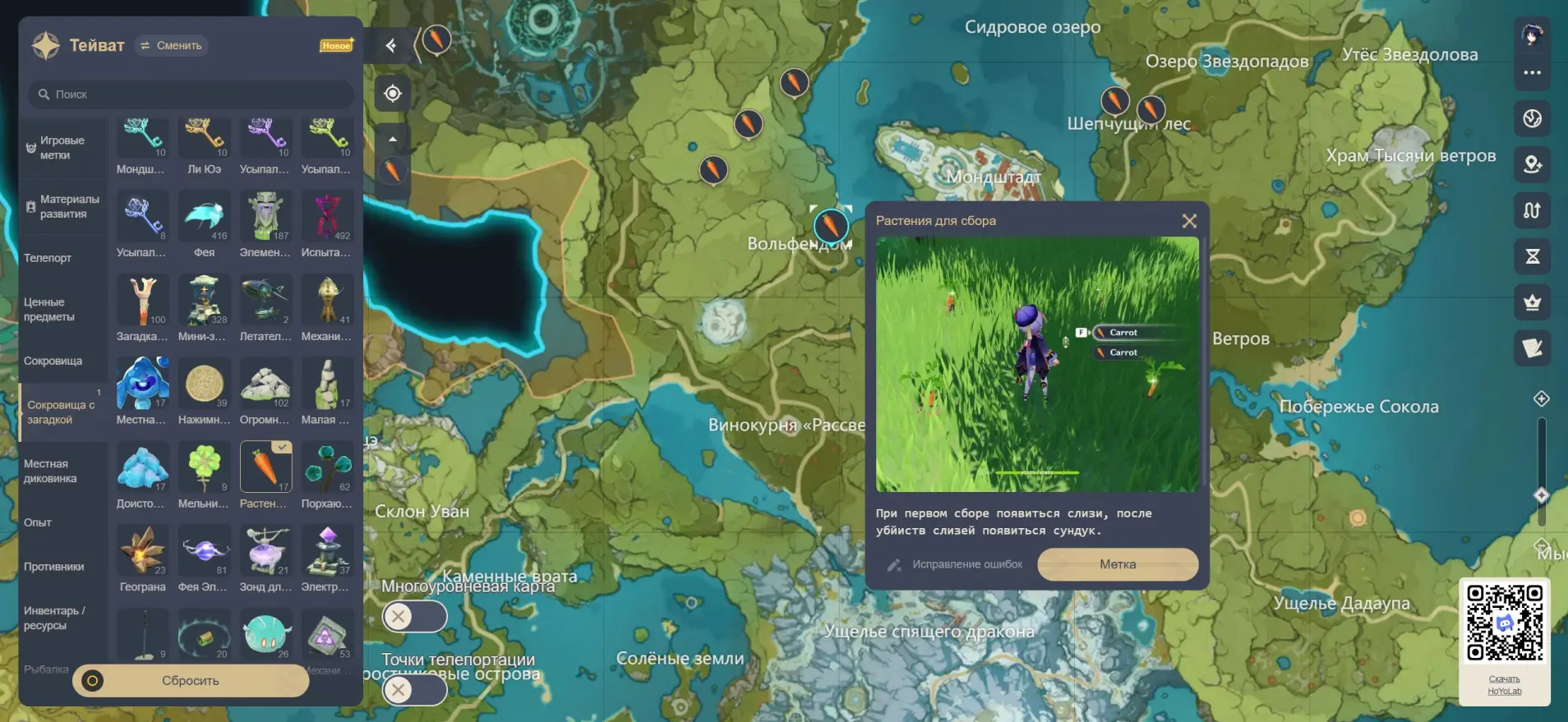Open Телепорт category

pyautogui.click(x=48, y=258)
